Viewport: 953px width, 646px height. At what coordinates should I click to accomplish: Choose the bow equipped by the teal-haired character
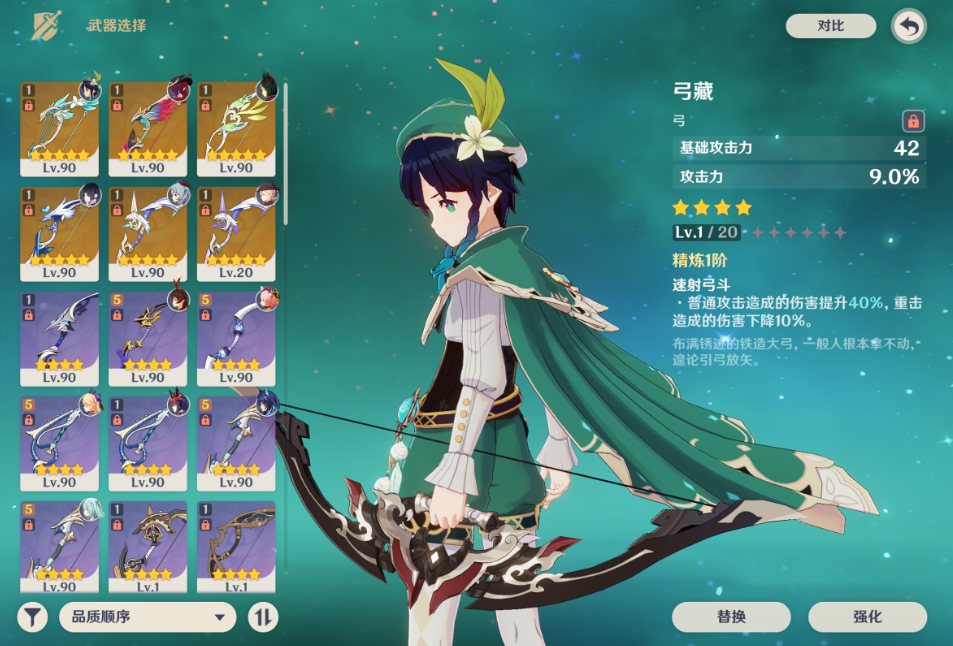pos(59,547)
